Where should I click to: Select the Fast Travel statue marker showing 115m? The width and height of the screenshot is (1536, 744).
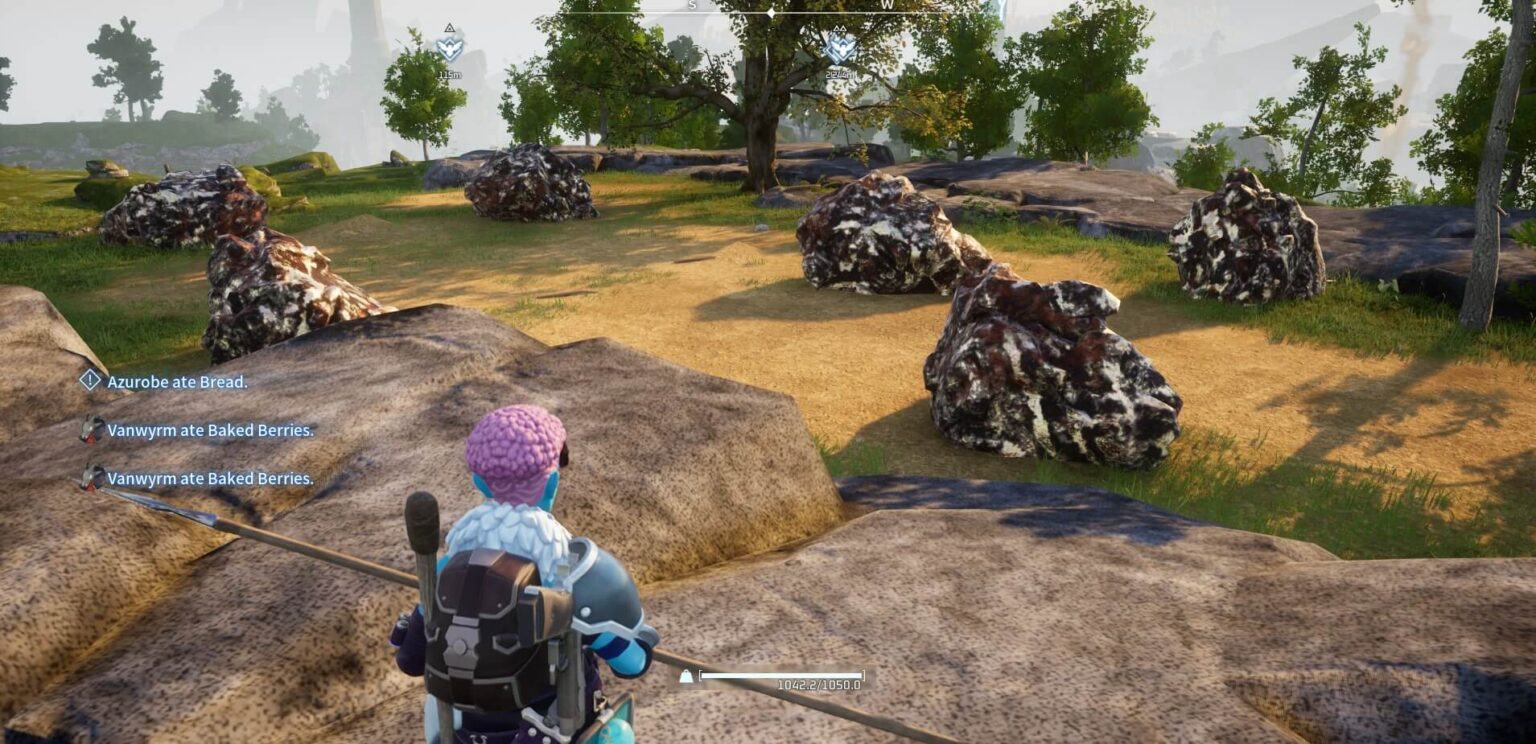450,51
